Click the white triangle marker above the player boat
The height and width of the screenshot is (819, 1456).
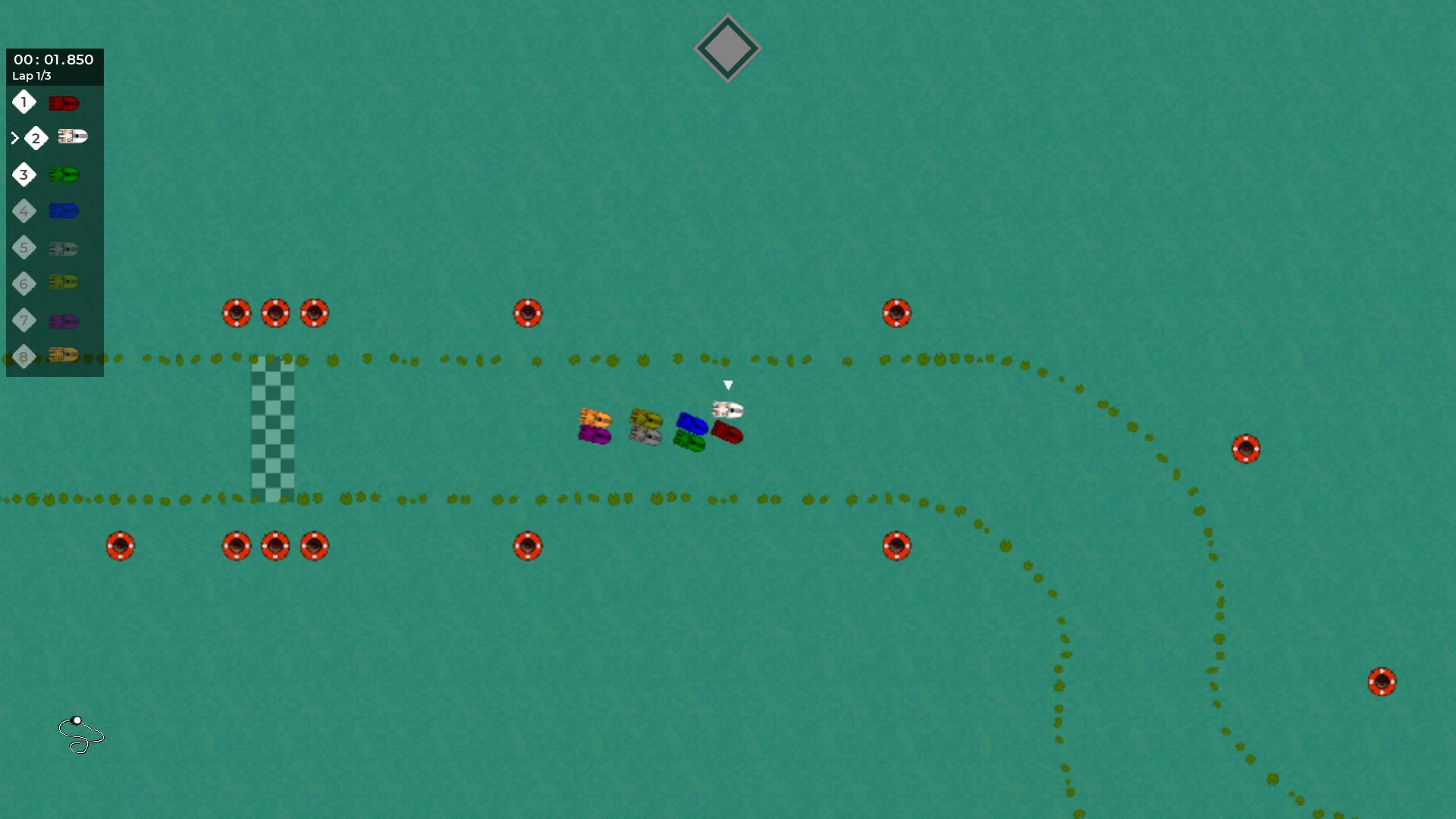coord(729,386)
